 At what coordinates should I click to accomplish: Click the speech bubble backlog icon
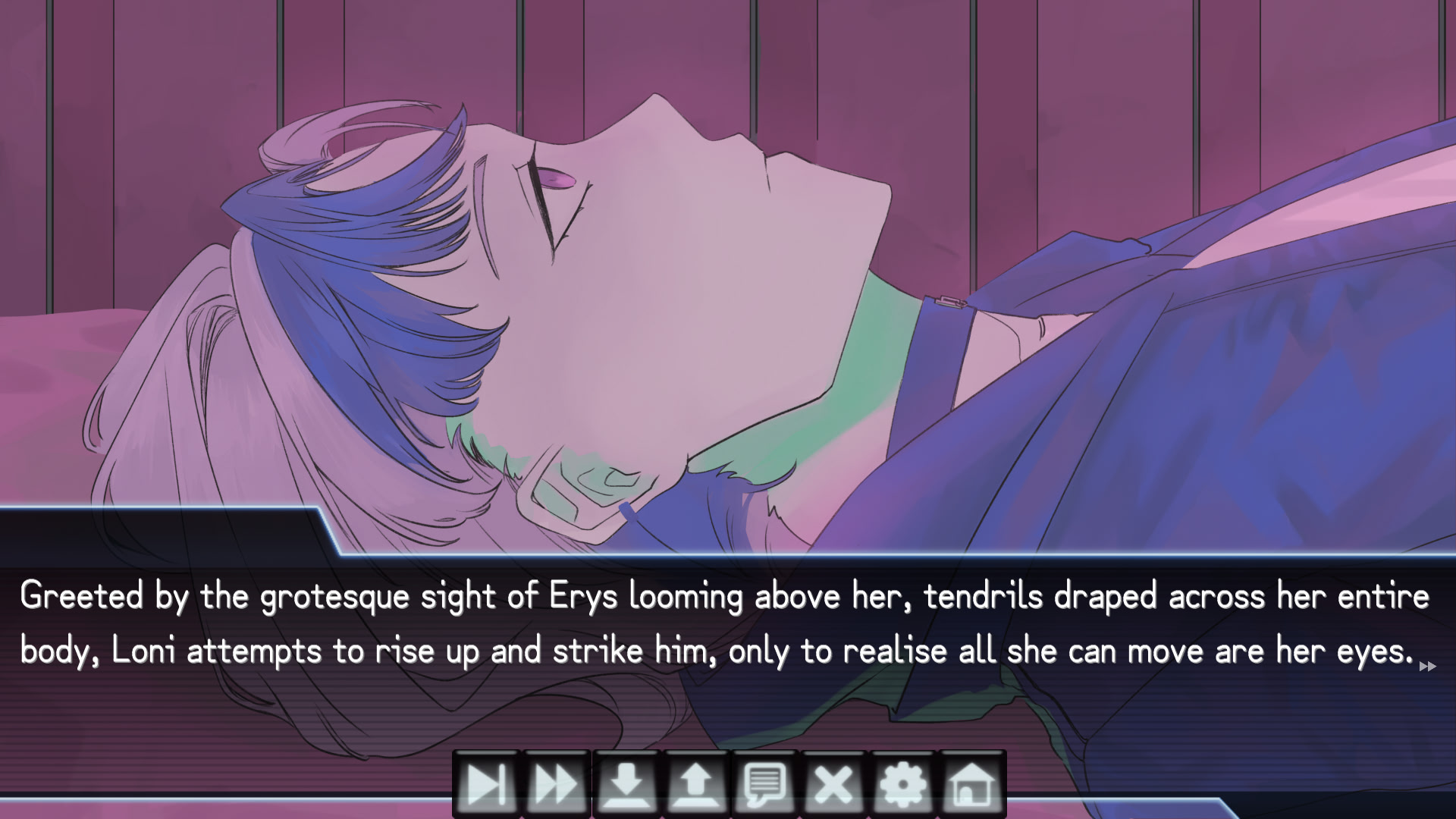click(x=765, y=784)
